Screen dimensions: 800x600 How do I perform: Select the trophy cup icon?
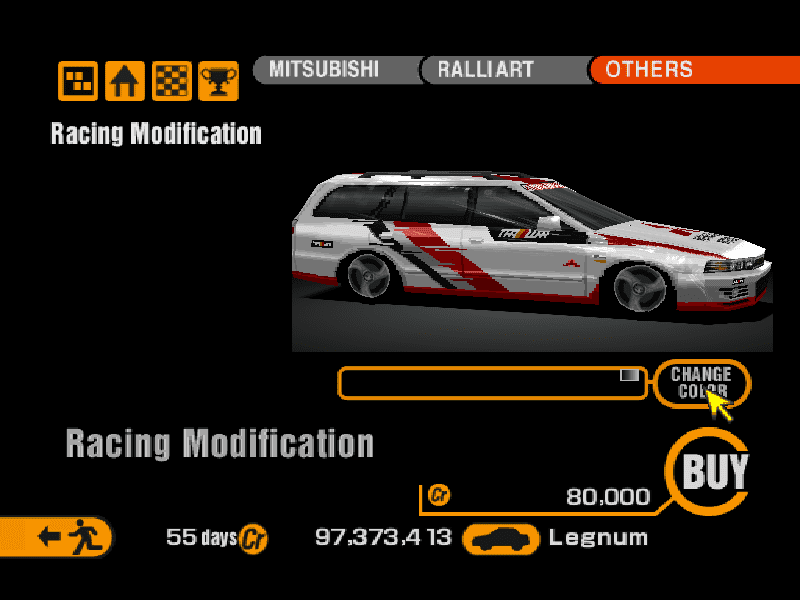tap(218, 81)
